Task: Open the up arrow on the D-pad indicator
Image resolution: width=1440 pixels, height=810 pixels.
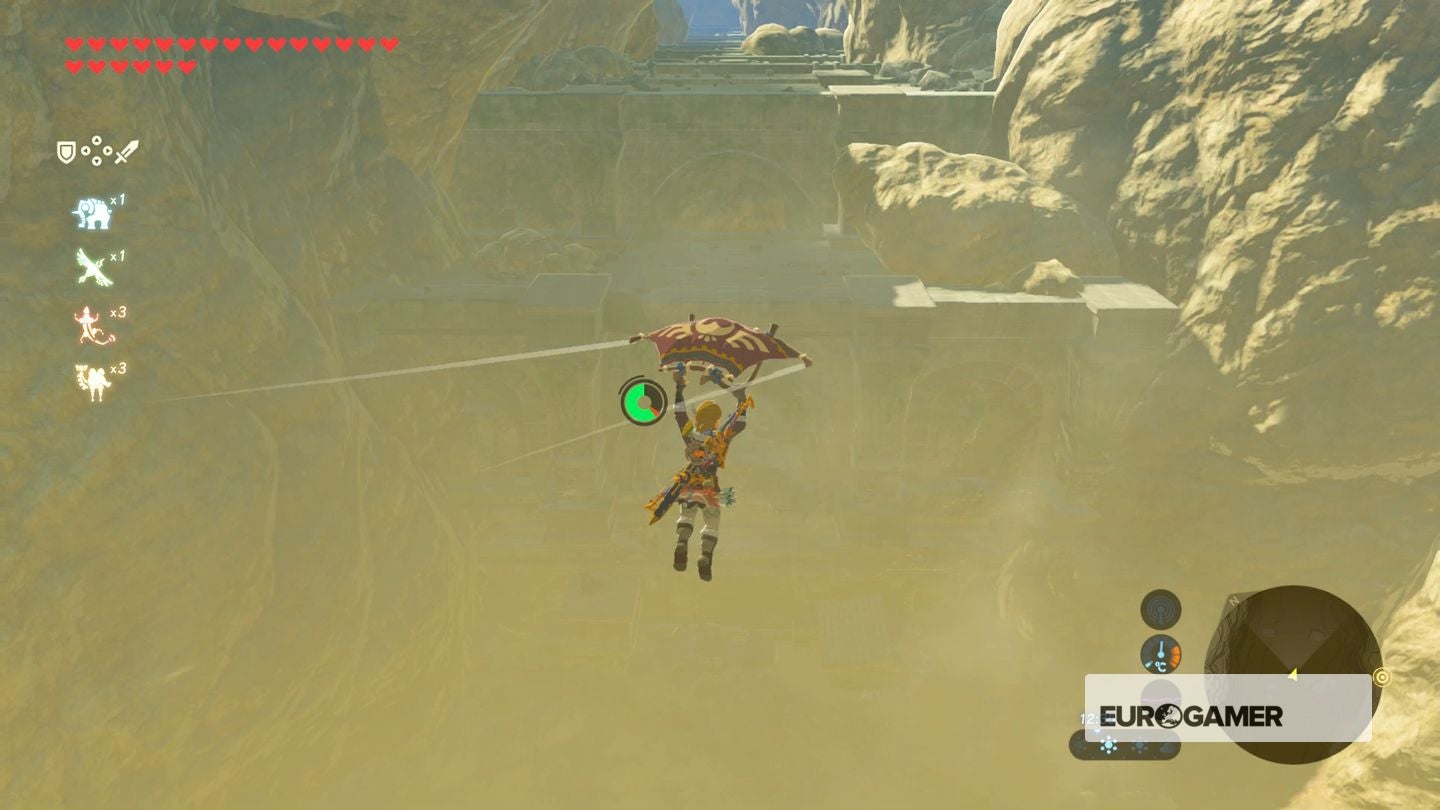Action: (97, 140)
